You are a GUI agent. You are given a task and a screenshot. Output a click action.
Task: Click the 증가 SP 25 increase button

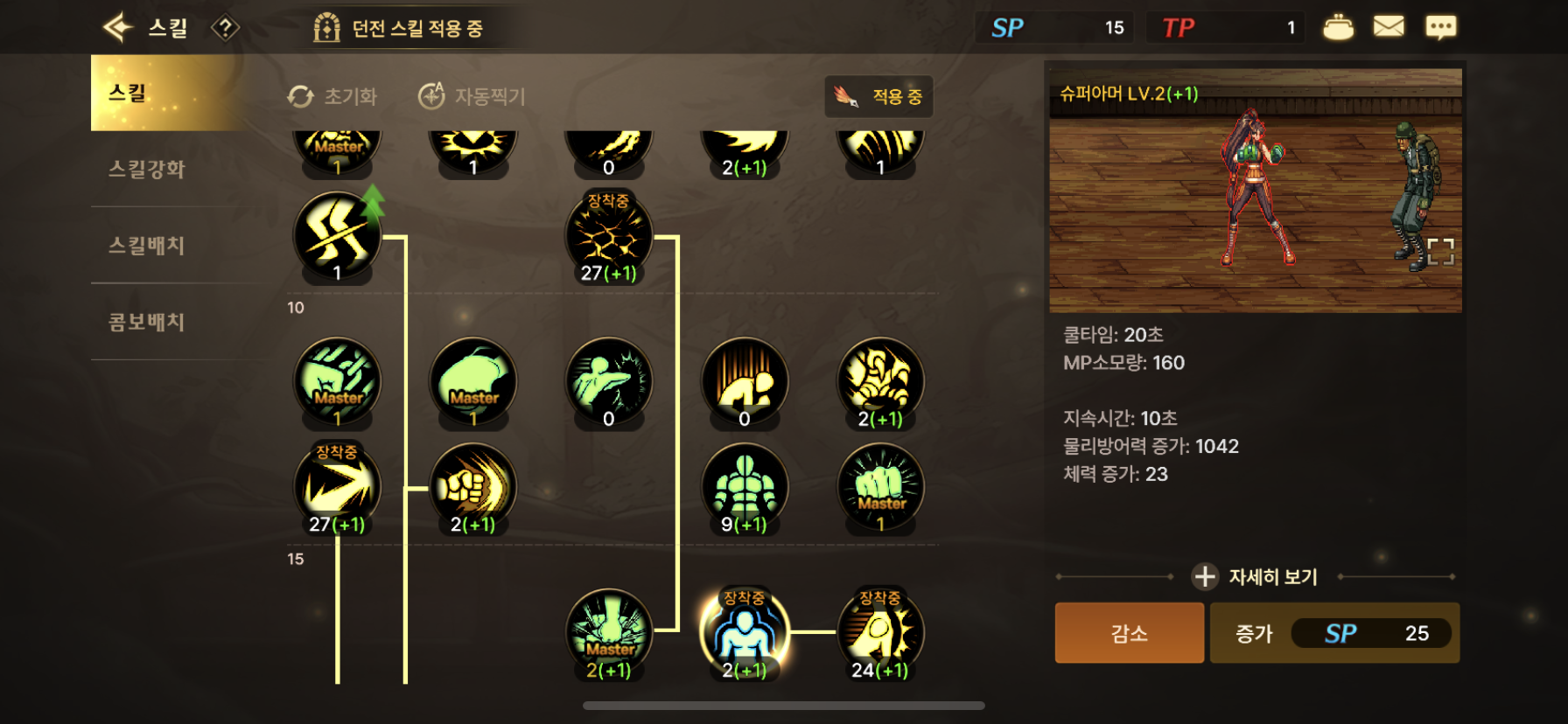tap(1334, 633)
